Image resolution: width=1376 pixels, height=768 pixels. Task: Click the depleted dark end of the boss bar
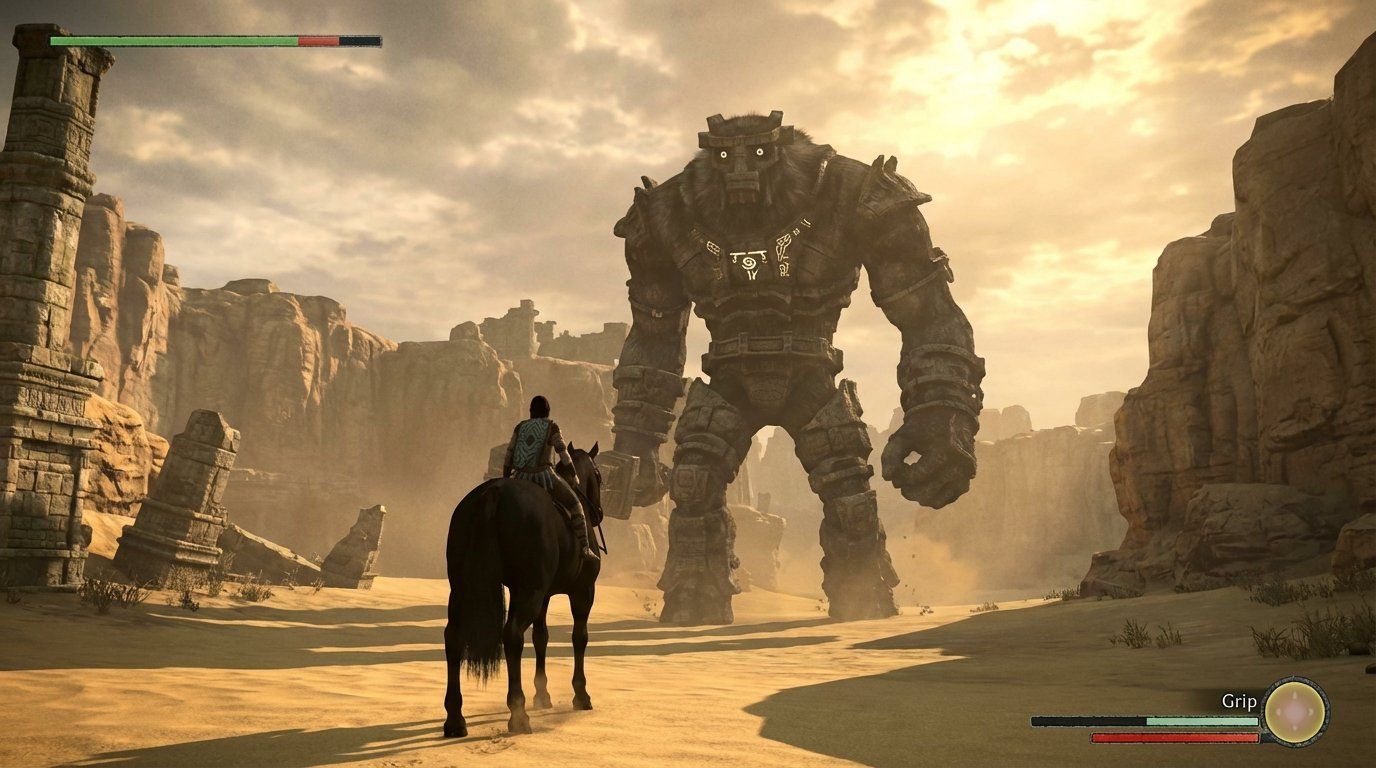point(362,42)
